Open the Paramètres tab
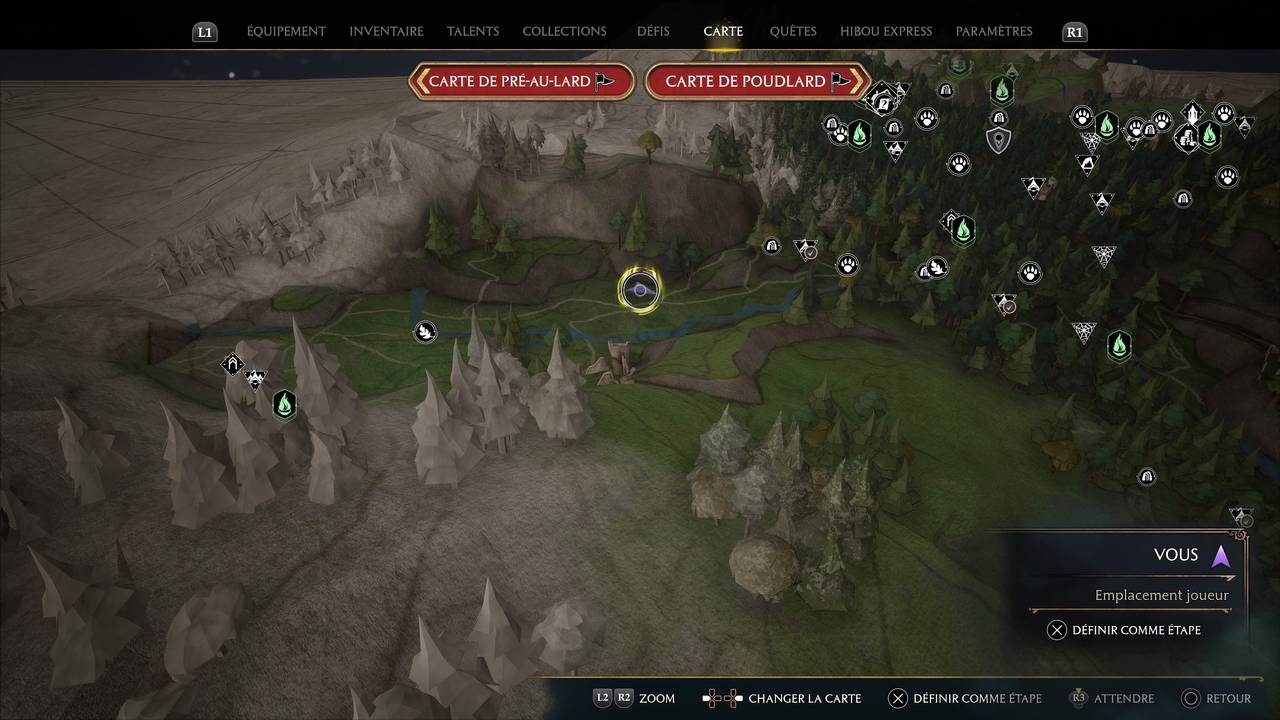The height and width of the screenshot is (720, 1280). point(994,31)
